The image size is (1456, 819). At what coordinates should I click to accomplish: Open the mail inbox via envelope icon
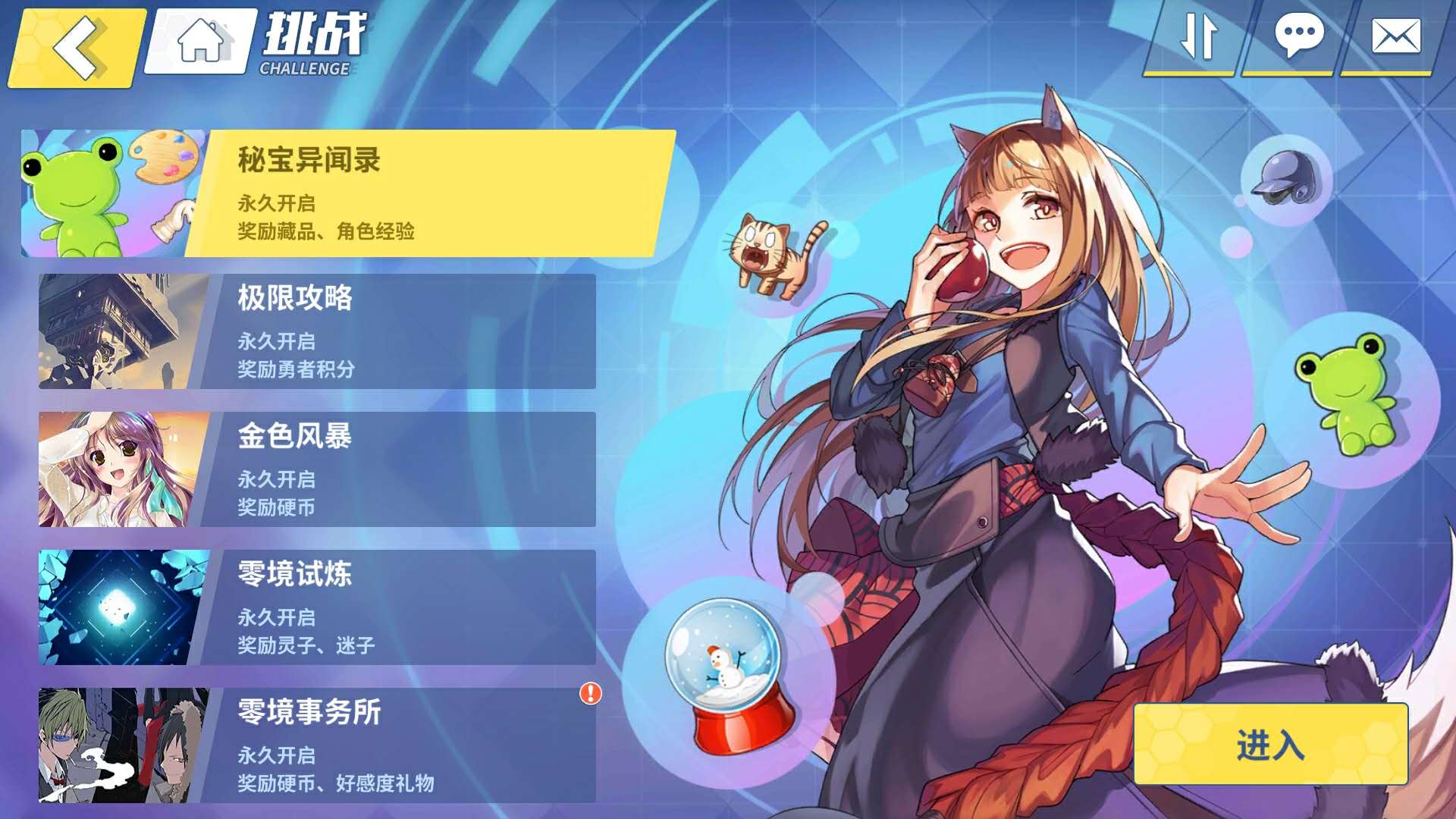[x=1395, y=35]
